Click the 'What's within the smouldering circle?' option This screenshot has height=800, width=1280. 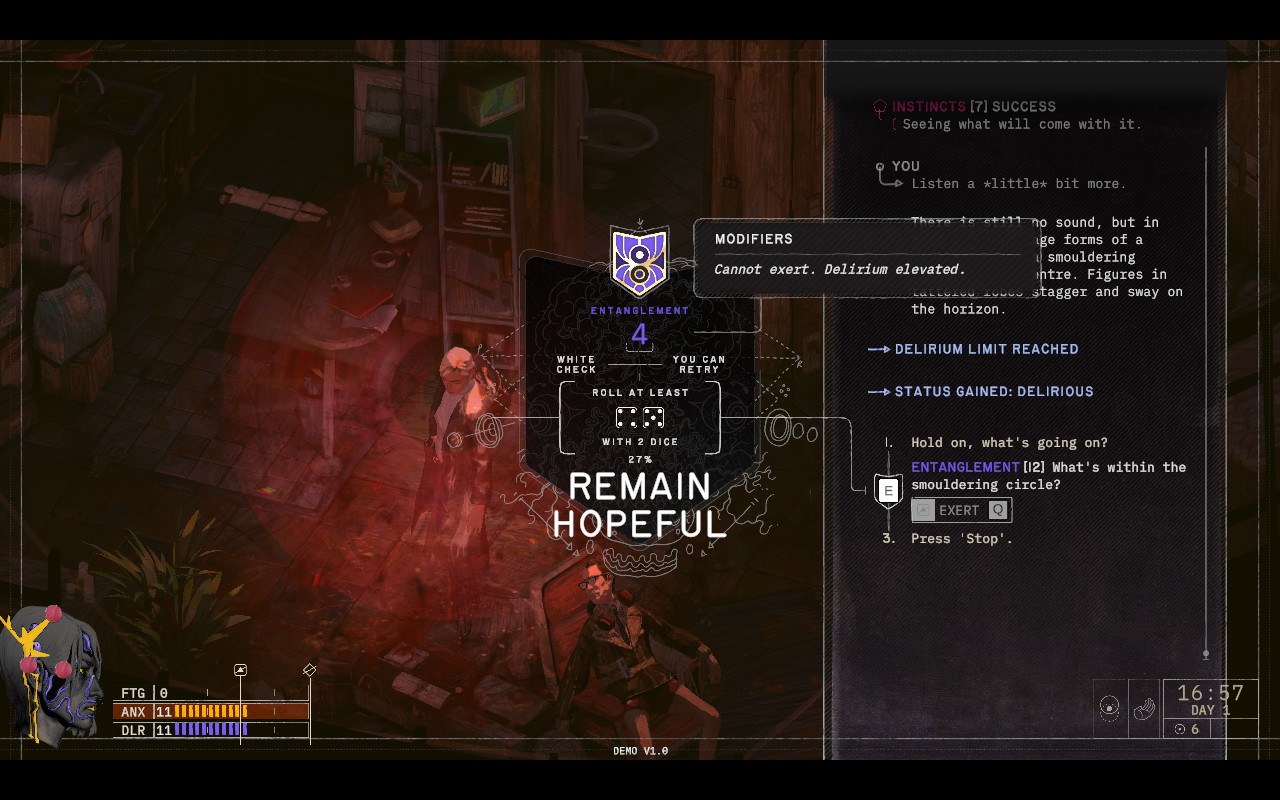[x=1045, y=476]
